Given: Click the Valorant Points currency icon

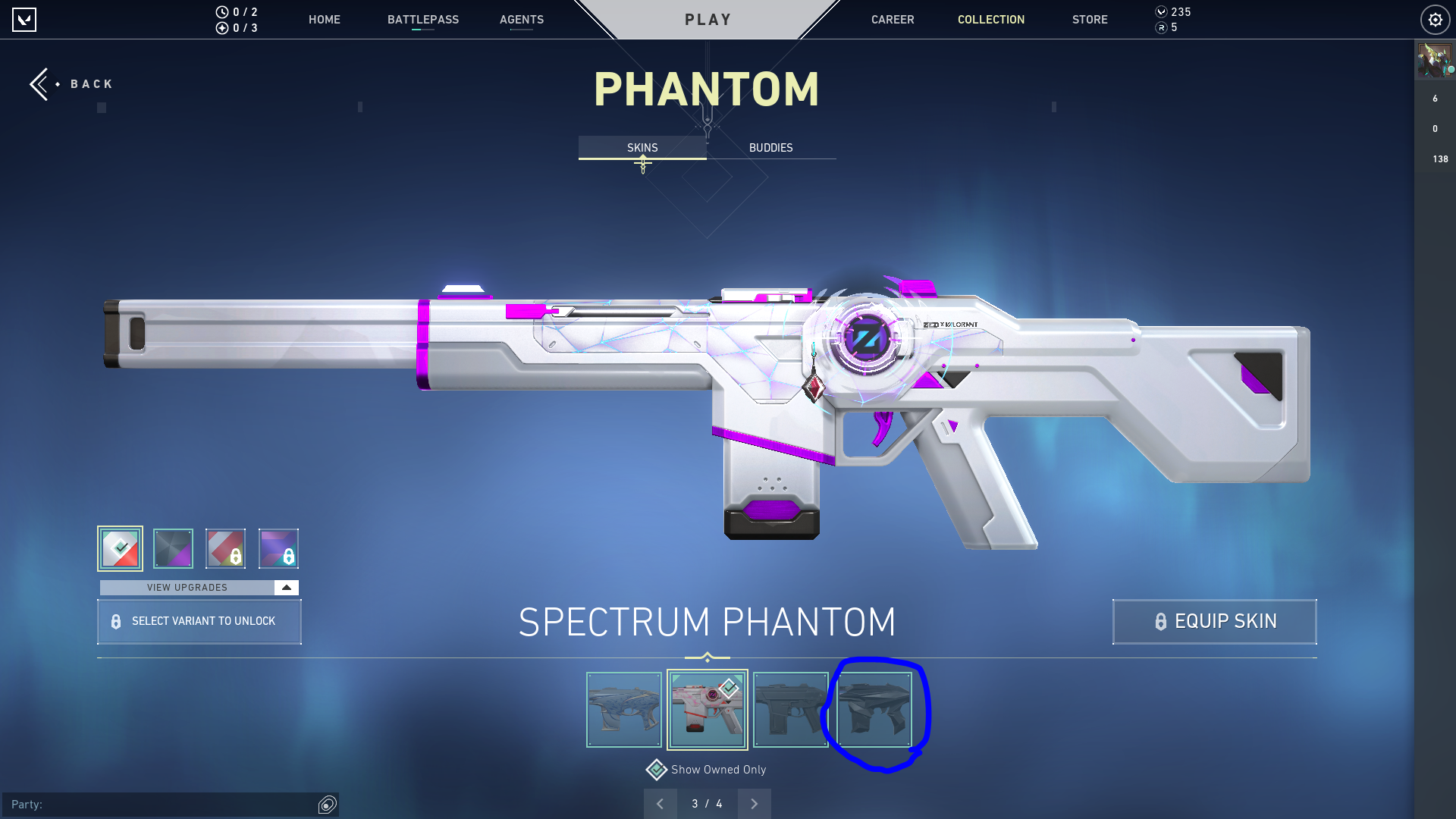Looking at the screenshot, I should (1159, 12).
